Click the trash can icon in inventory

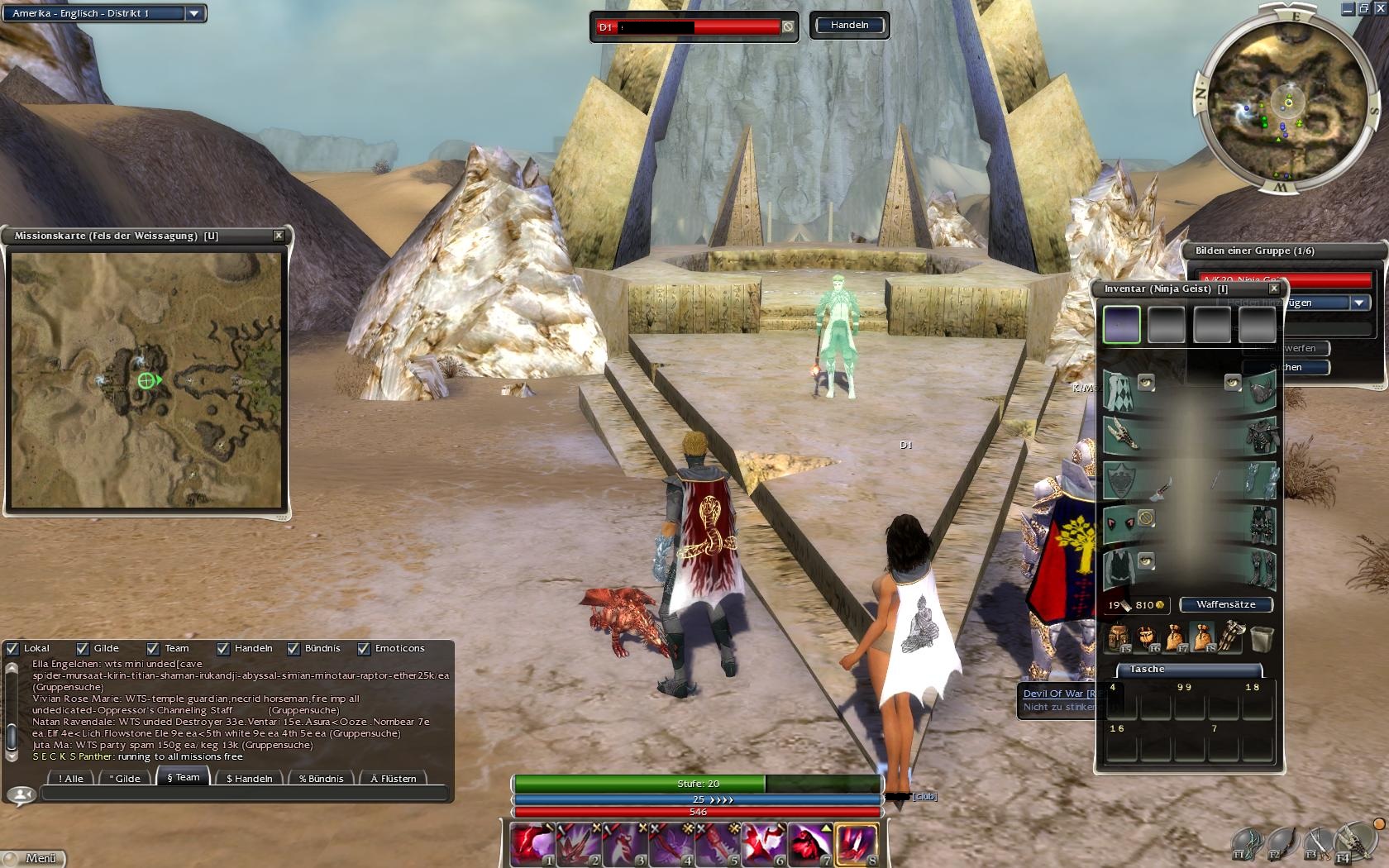tap(1262, 639)
